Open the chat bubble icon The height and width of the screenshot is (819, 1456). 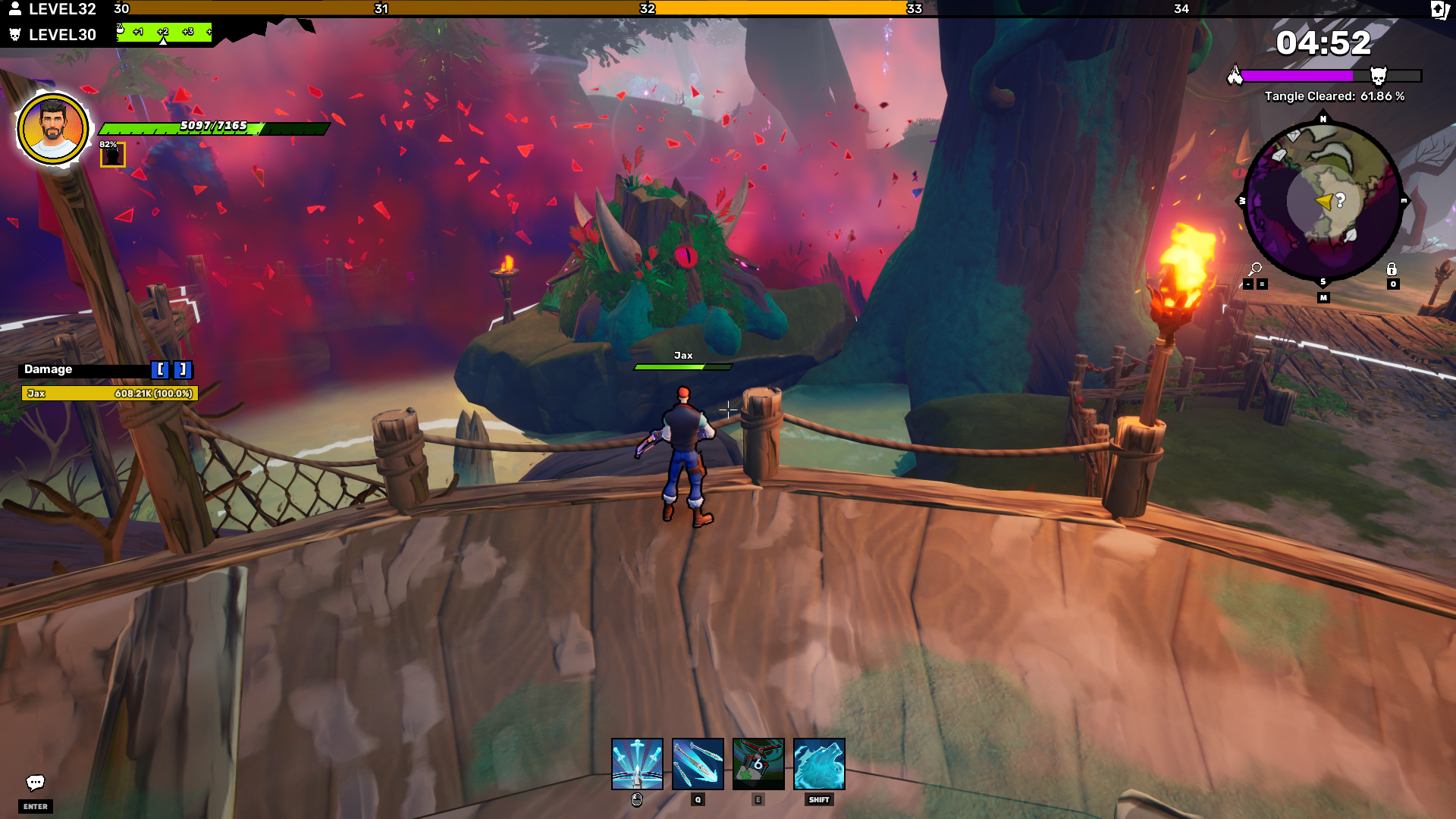pos(36,783)
